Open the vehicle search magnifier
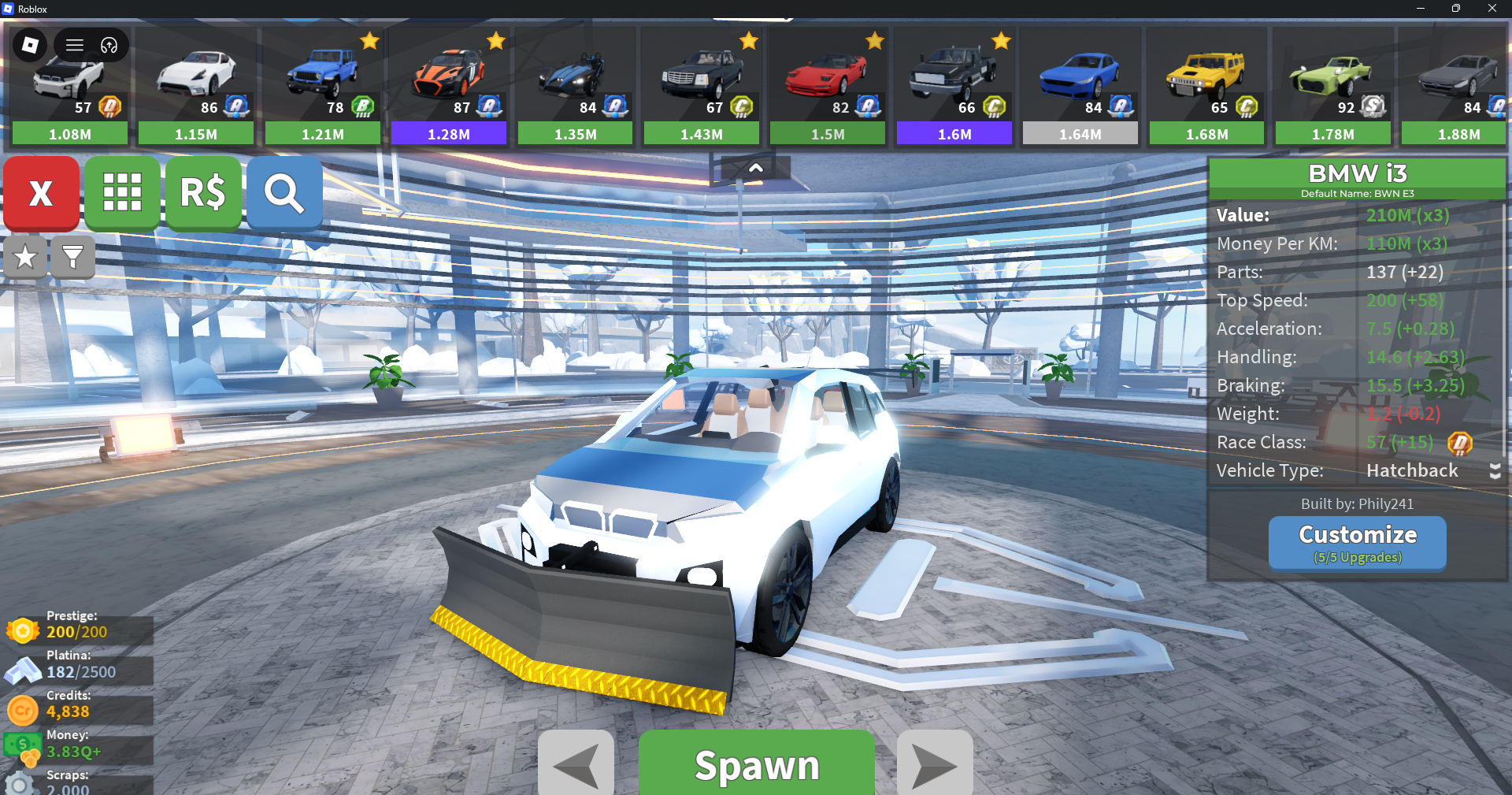 (x=284, y=193)
